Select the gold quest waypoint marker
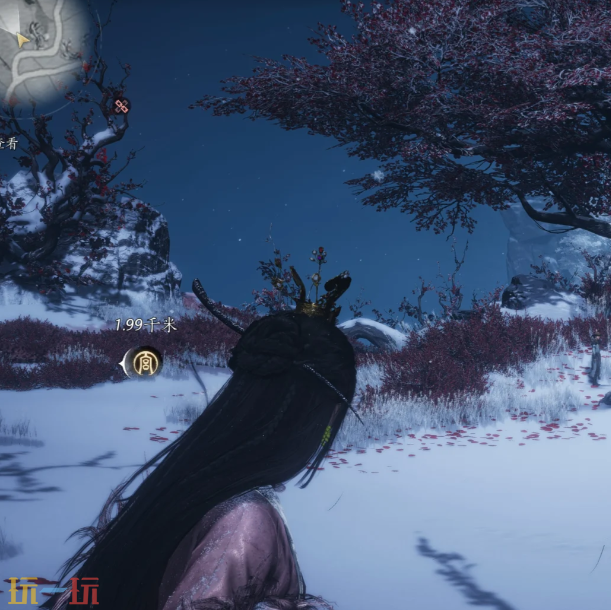The height and width of the screenshot is (610, 611). coord(146,363)
